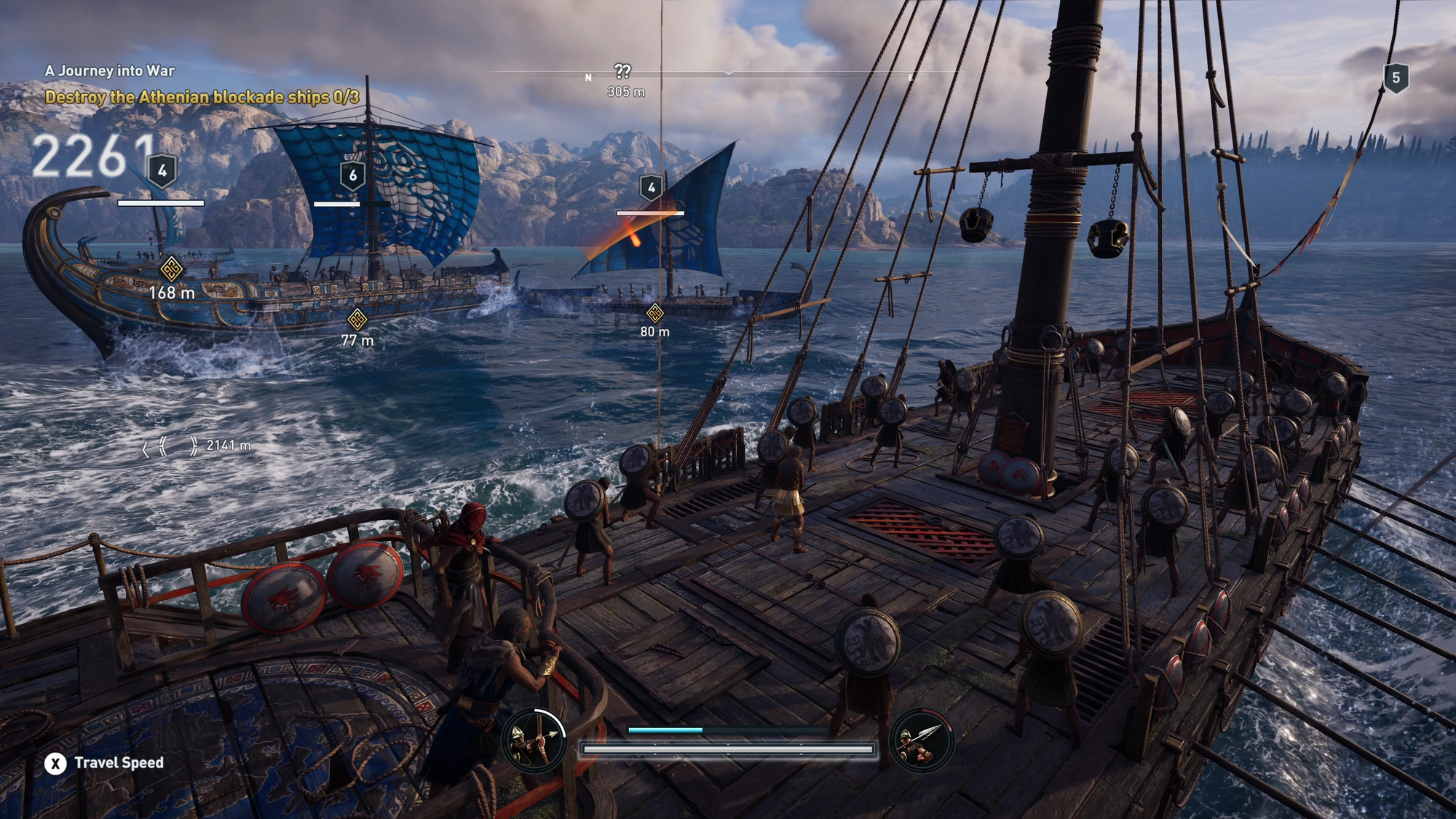
Task: Open the A Journey into War quest title
Action: point(110,71)
